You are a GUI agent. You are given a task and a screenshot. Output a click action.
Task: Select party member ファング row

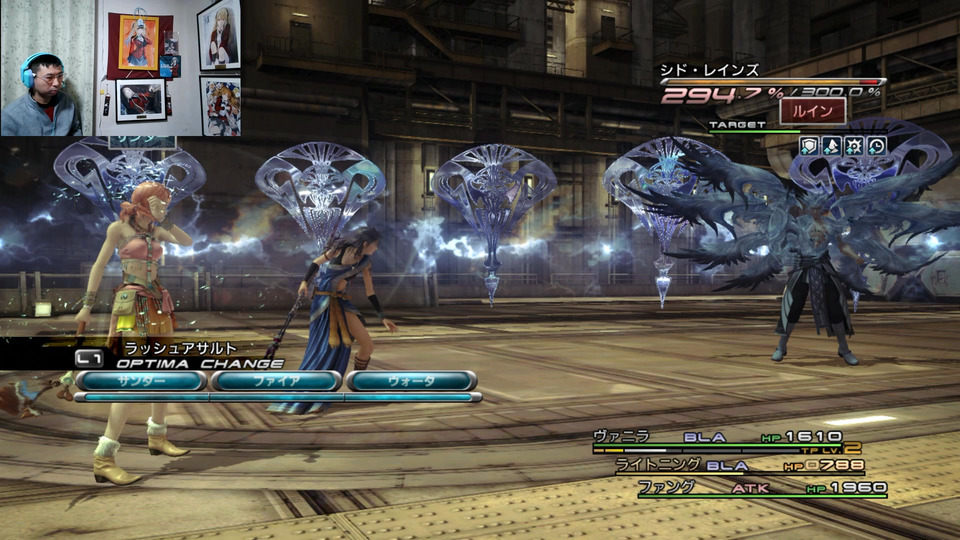760,488
